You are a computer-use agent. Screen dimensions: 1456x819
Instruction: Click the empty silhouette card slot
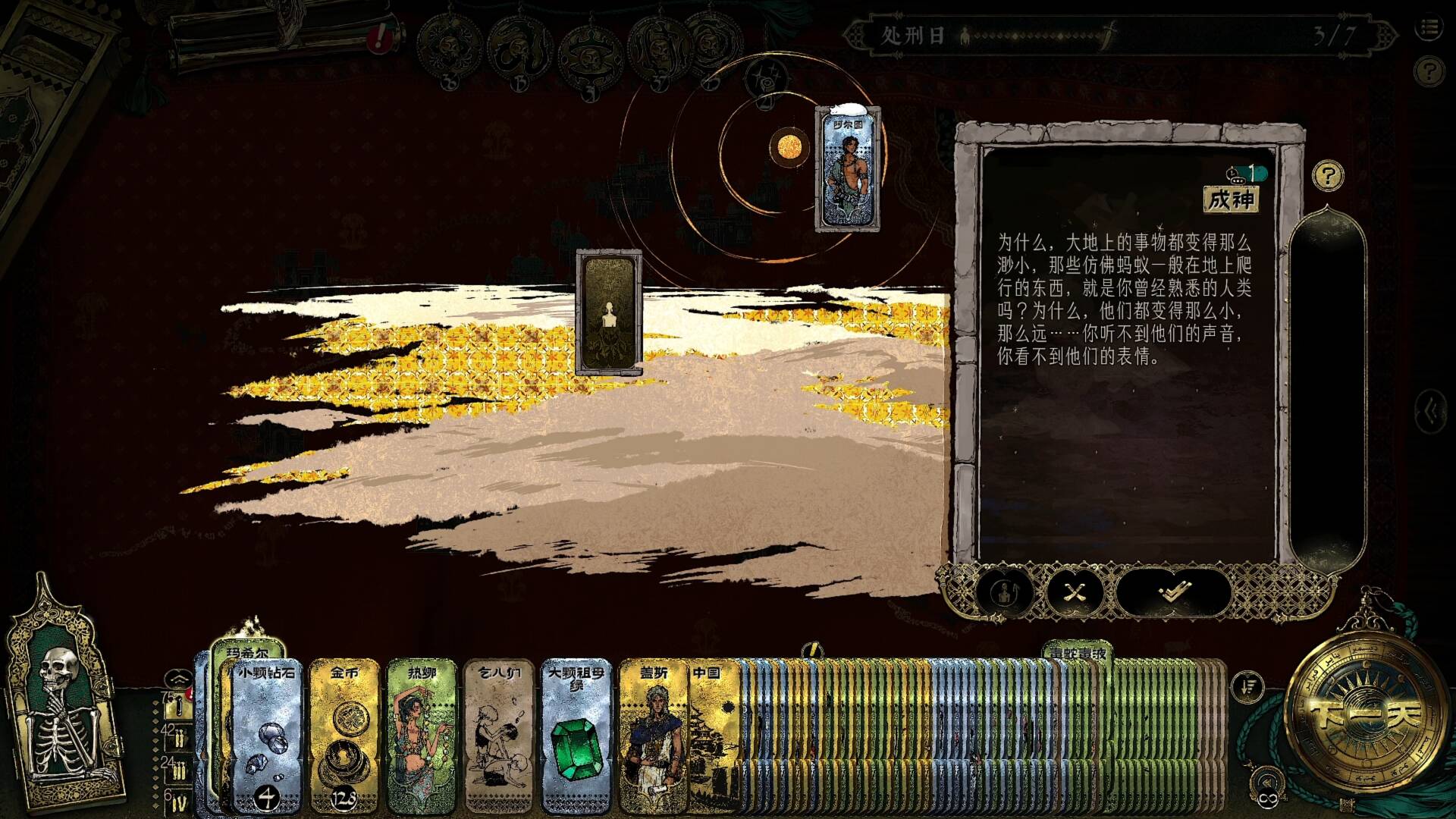(x=608, y=312)
